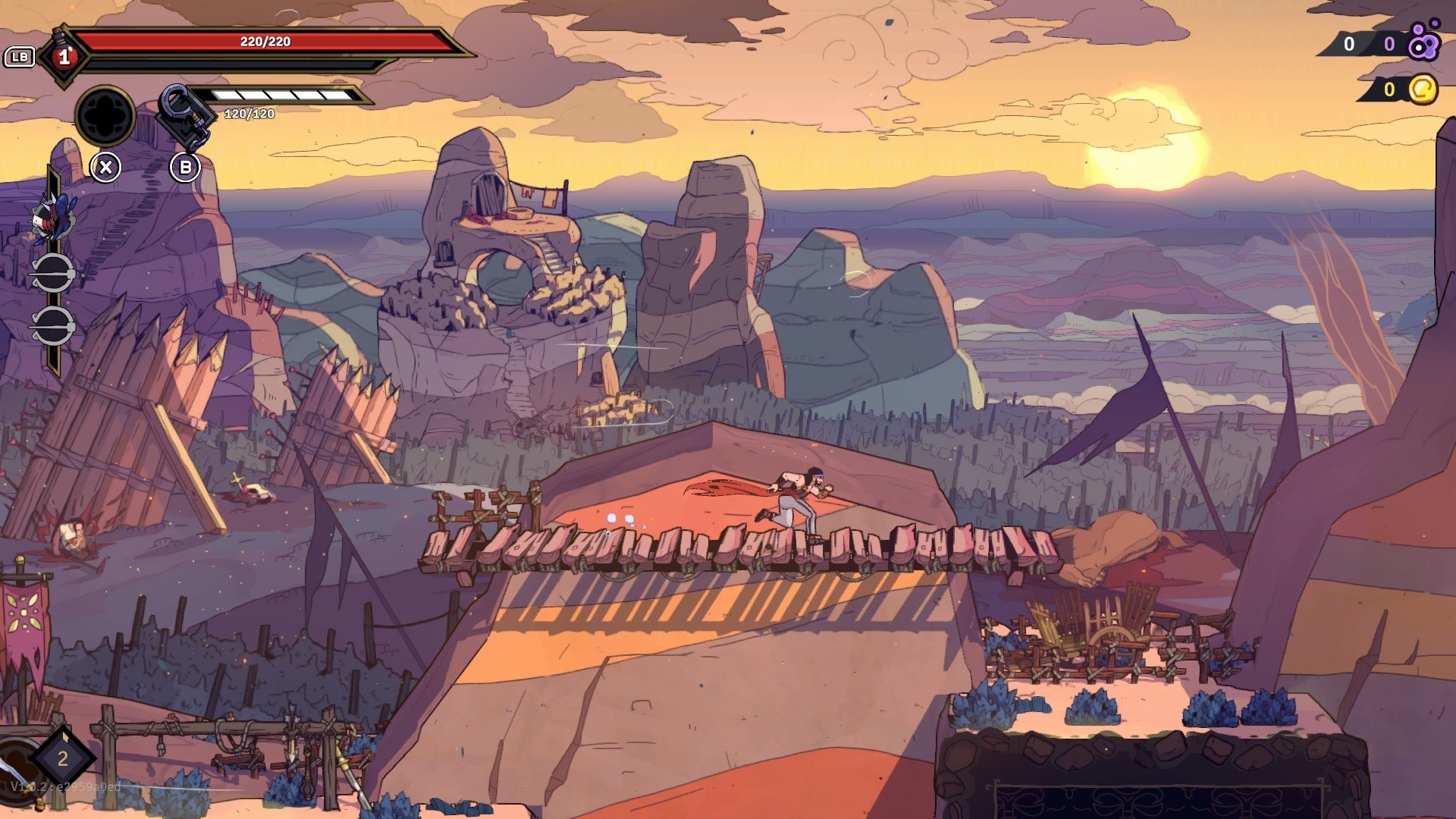
Task: Use the red healing flask icon
Action: click(x=64, y=56)
